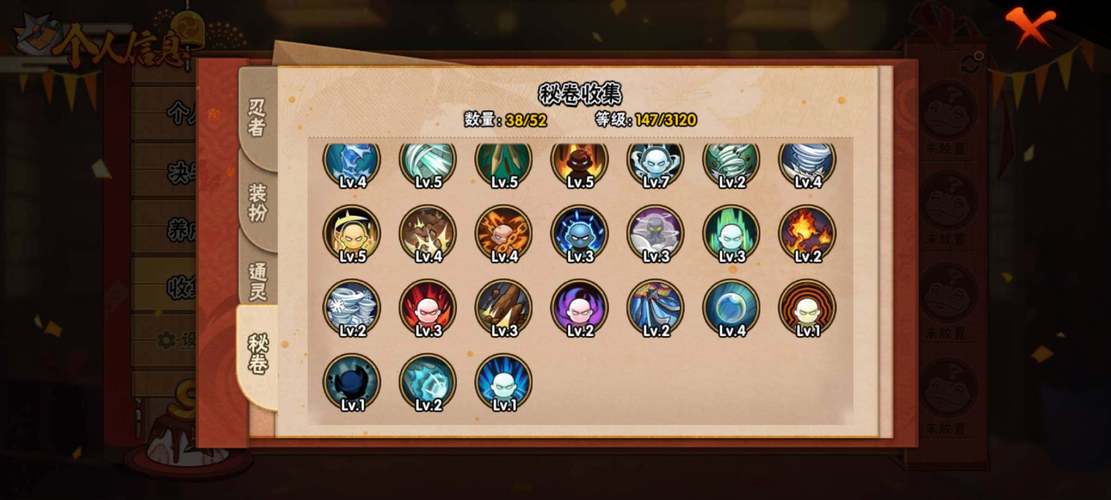Close the scroll collection panel
Viewport: 1111px width, 500px height.
(1029, 25)
